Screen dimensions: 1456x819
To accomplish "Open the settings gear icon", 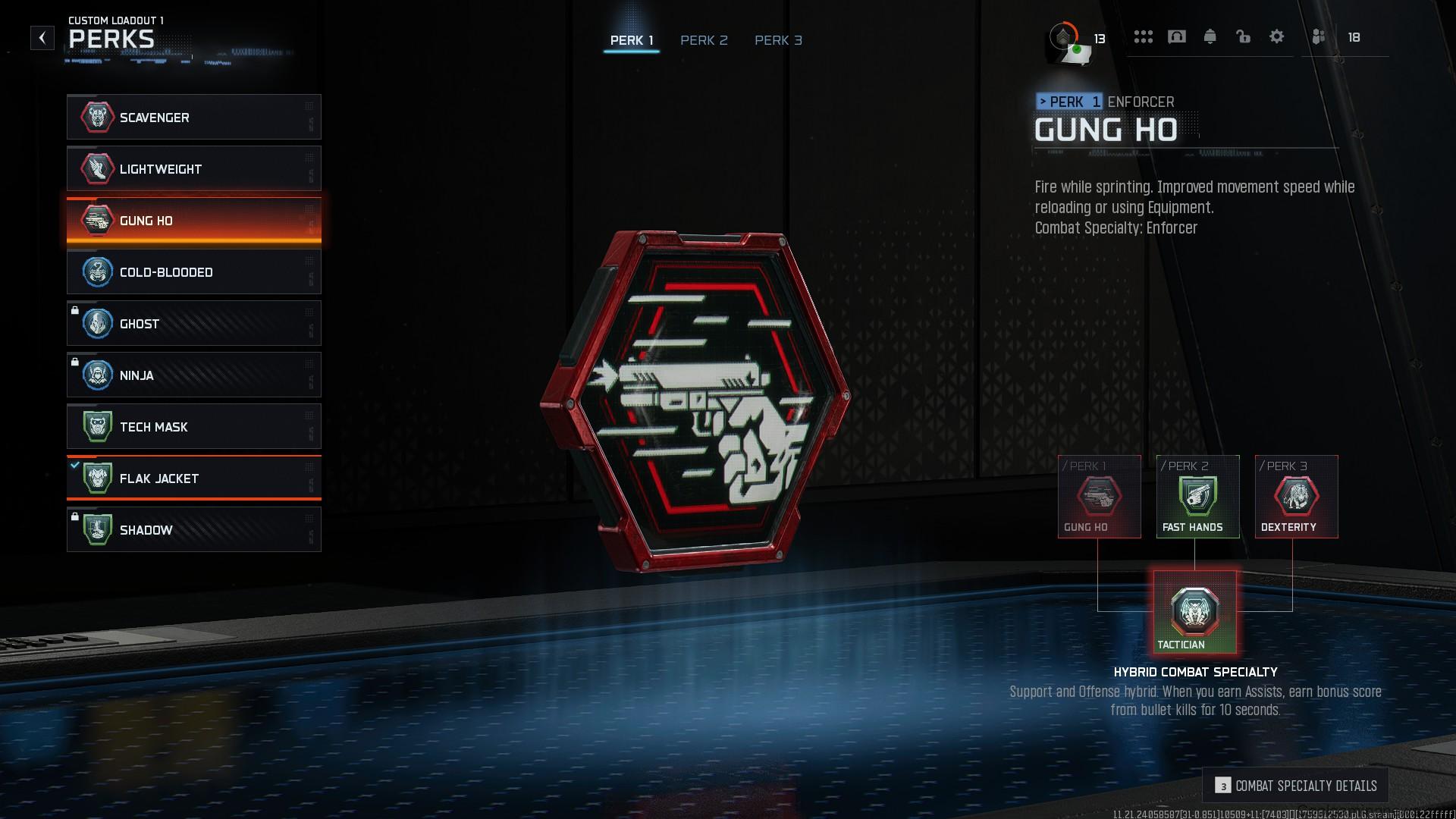I will point(1277,36).
